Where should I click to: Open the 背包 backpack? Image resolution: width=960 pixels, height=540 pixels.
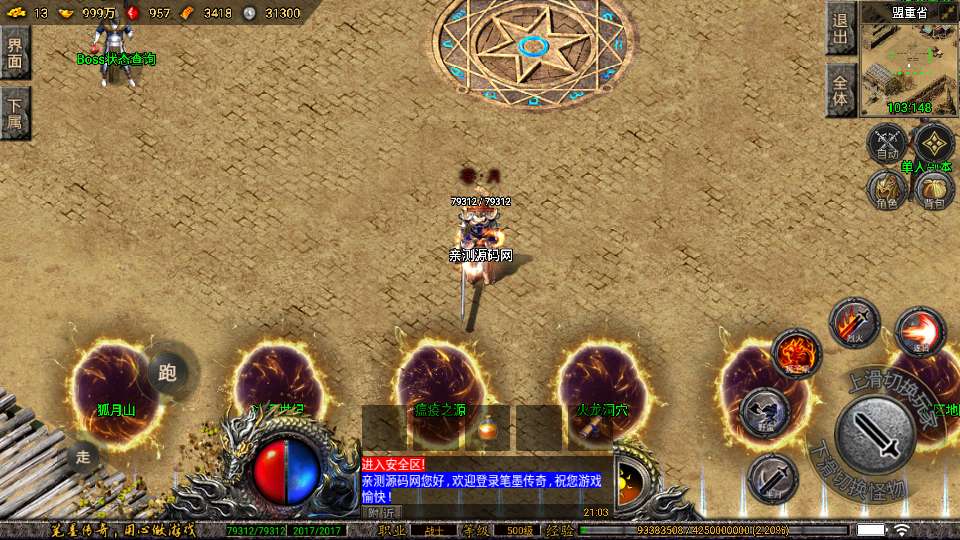tap(934, 189)
